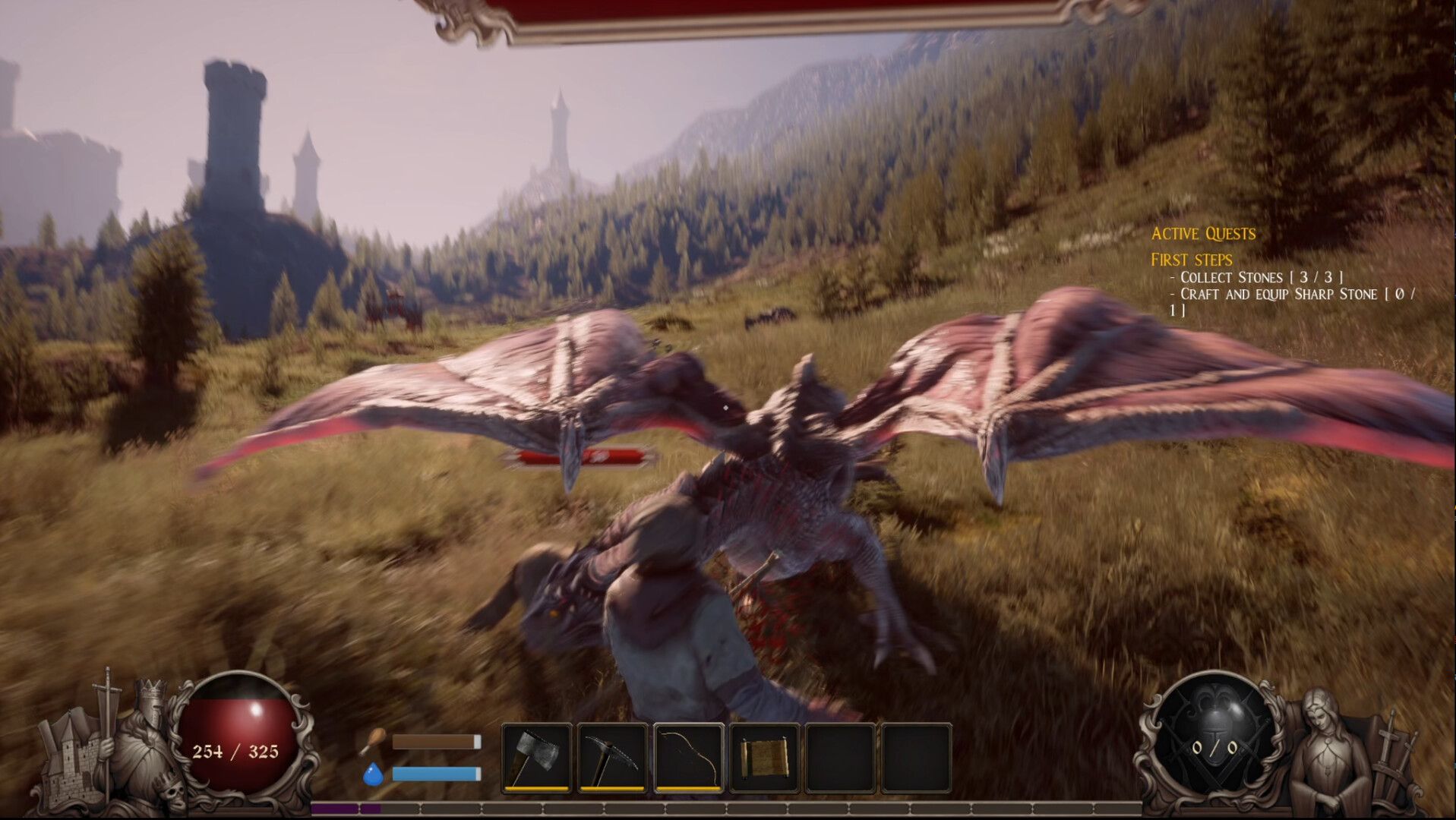Click the blue thirst bar
Screen dimensions: 1456x820
tap(434, 774)
